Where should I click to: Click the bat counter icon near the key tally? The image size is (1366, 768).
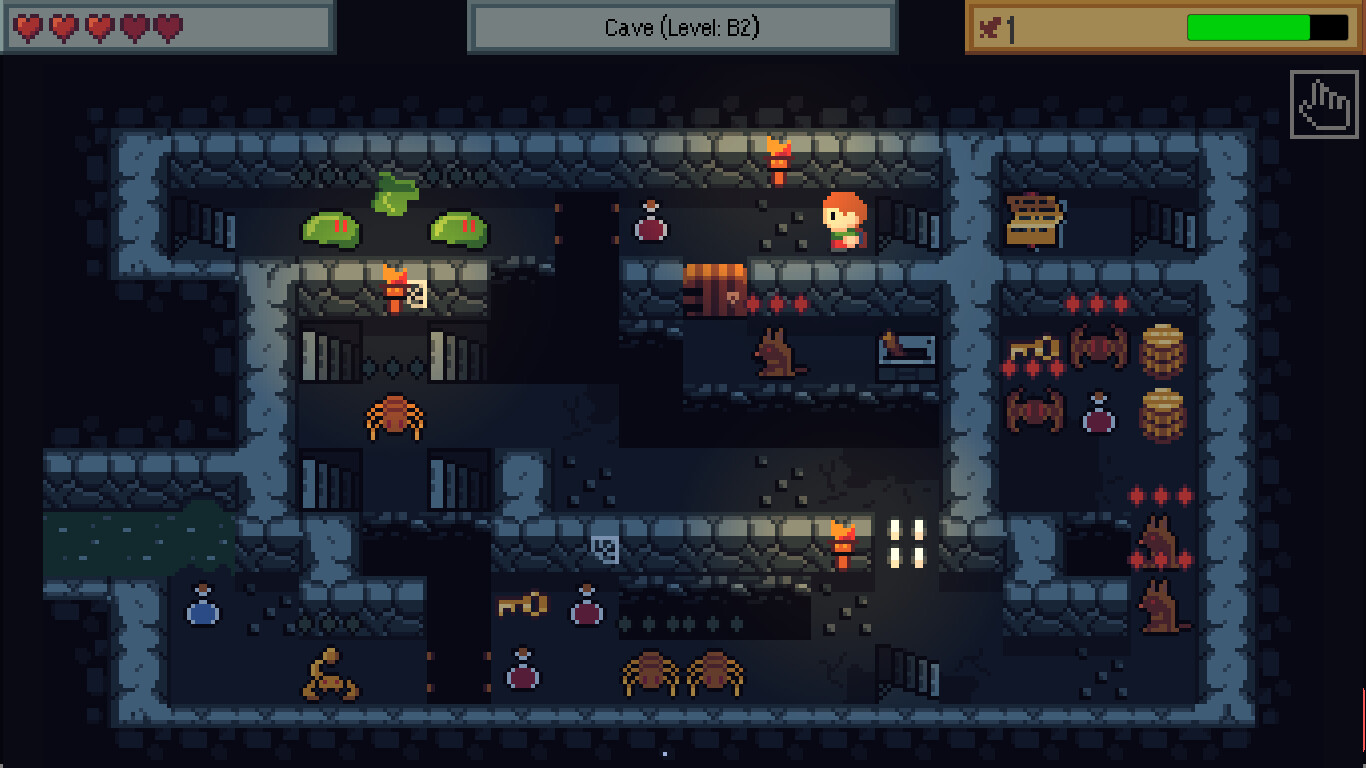(988, 25)
